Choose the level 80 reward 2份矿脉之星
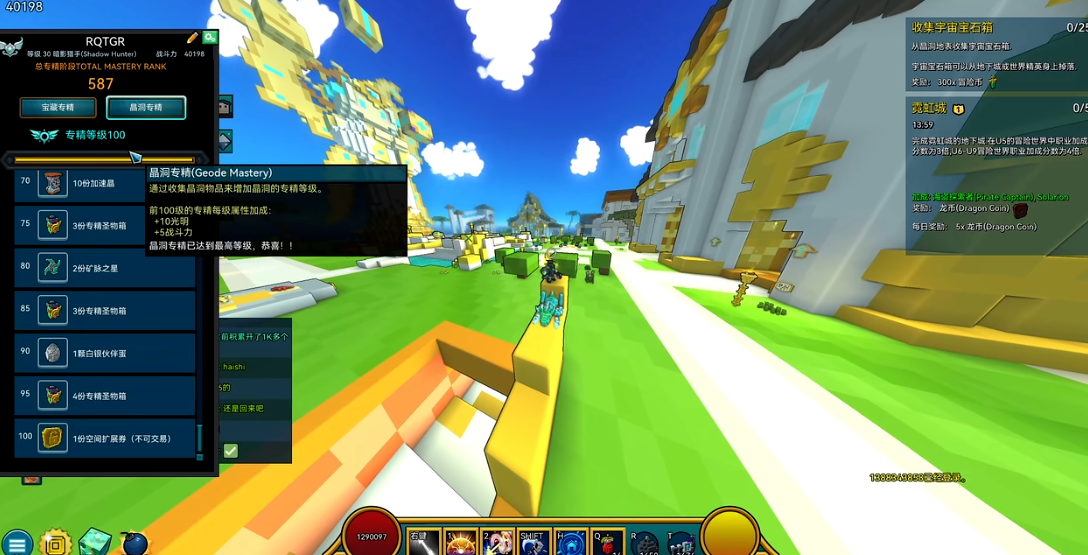The height and width of the screenshot is (555, 1088). [x=105, y=268]
